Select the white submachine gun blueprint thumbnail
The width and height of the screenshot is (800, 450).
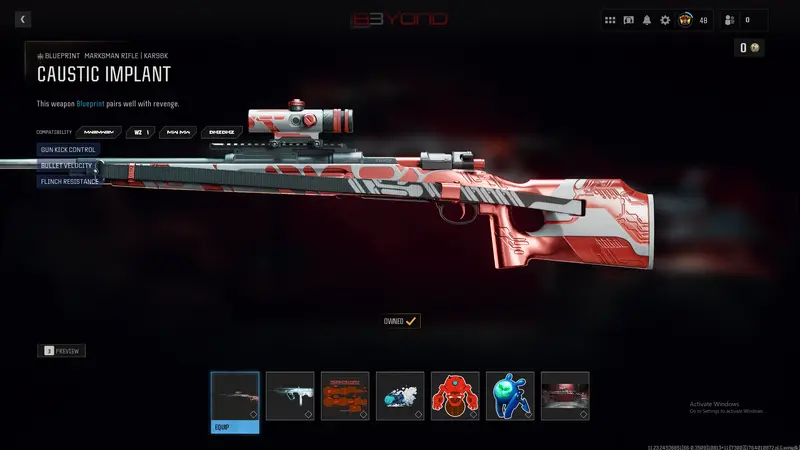click(x=290, y=396)
